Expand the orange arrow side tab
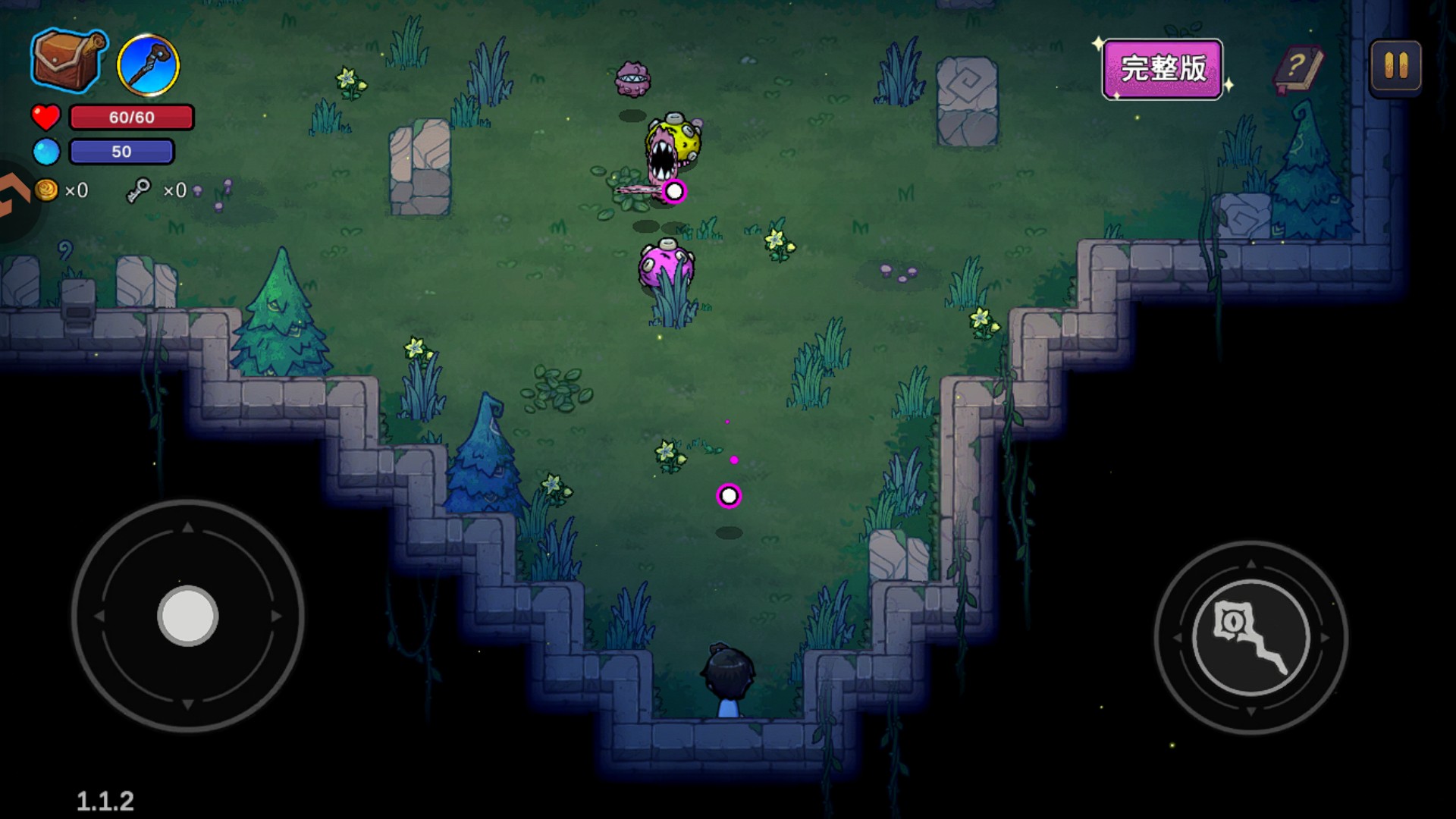 (14, 197)
